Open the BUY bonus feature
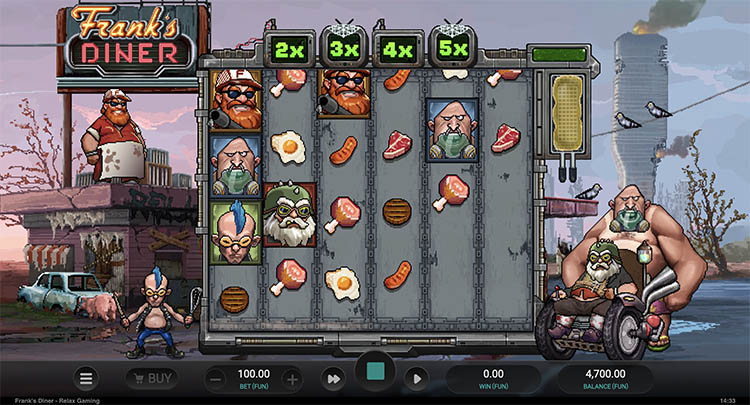Image resolution: width=750 pixels, height=405 pixels. point(151,378)
